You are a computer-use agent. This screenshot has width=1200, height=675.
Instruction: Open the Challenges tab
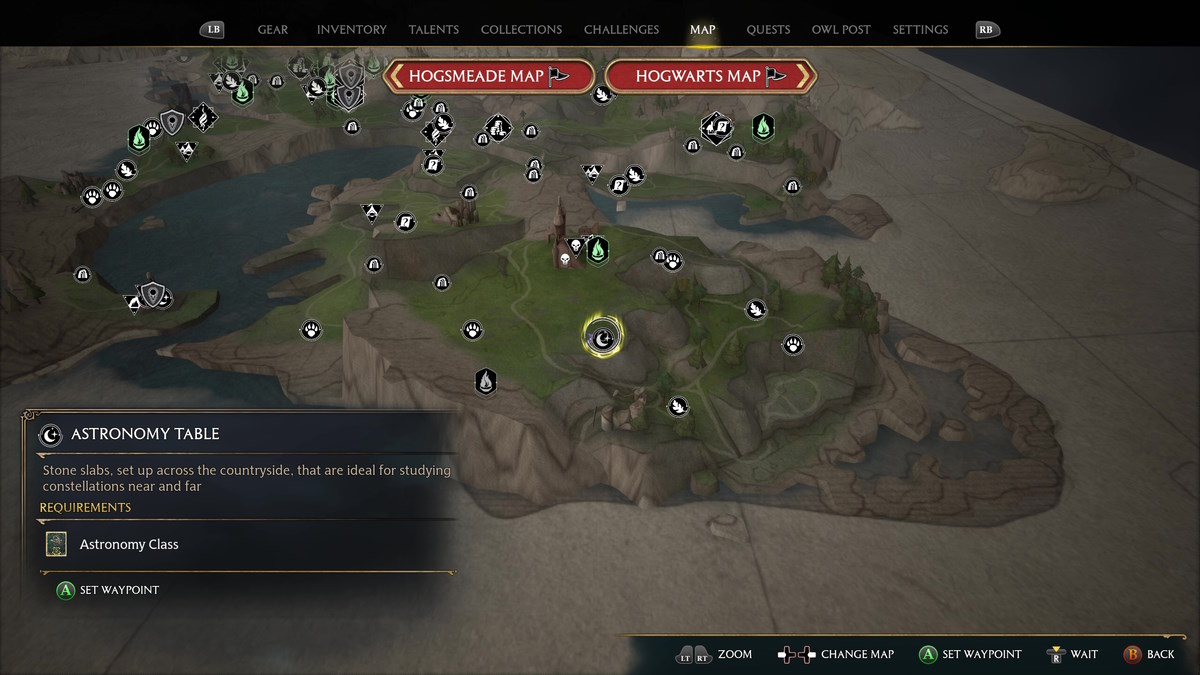coord(621,30)
